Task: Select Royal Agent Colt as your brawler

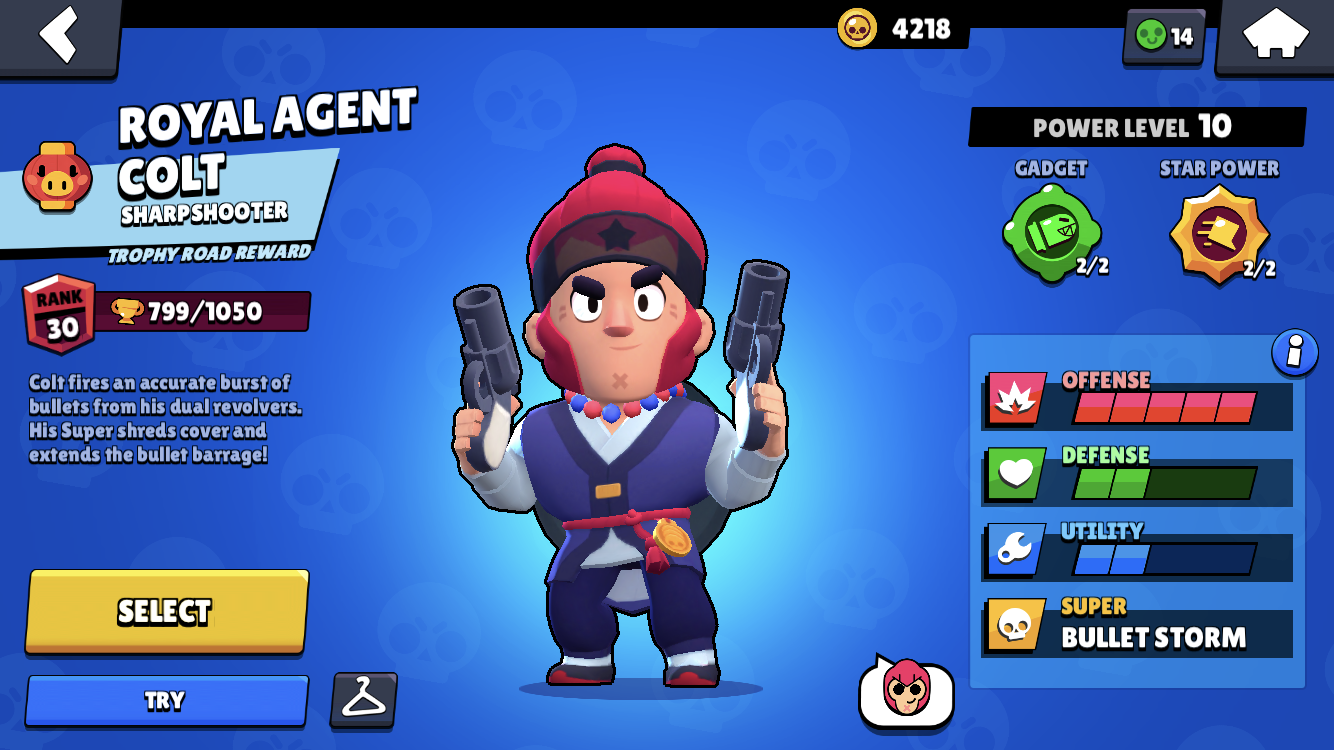Action: [166, 611]
